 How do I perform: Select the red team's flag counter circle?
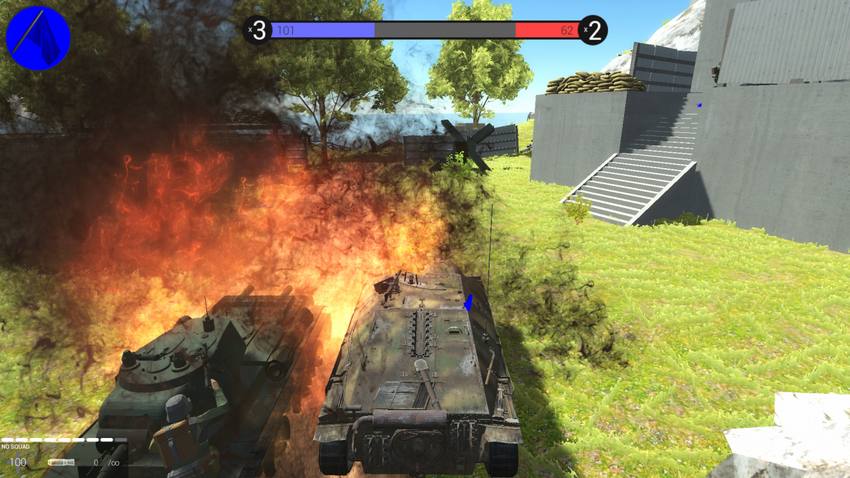(592, 30)
